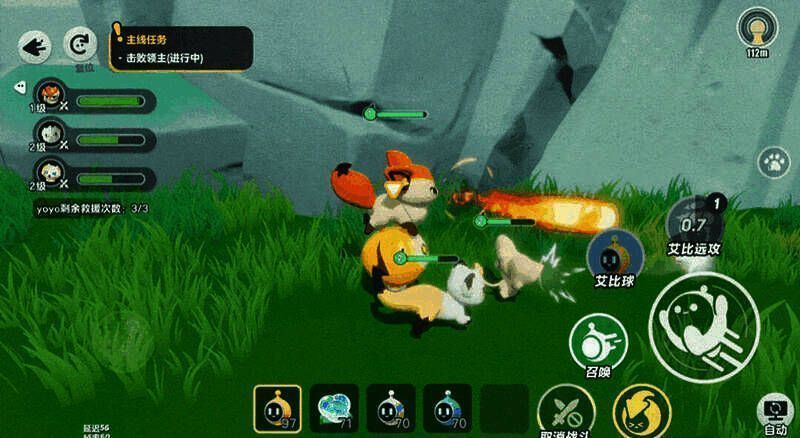Click the 取消战斗 cancel battle button

(566, 412)
